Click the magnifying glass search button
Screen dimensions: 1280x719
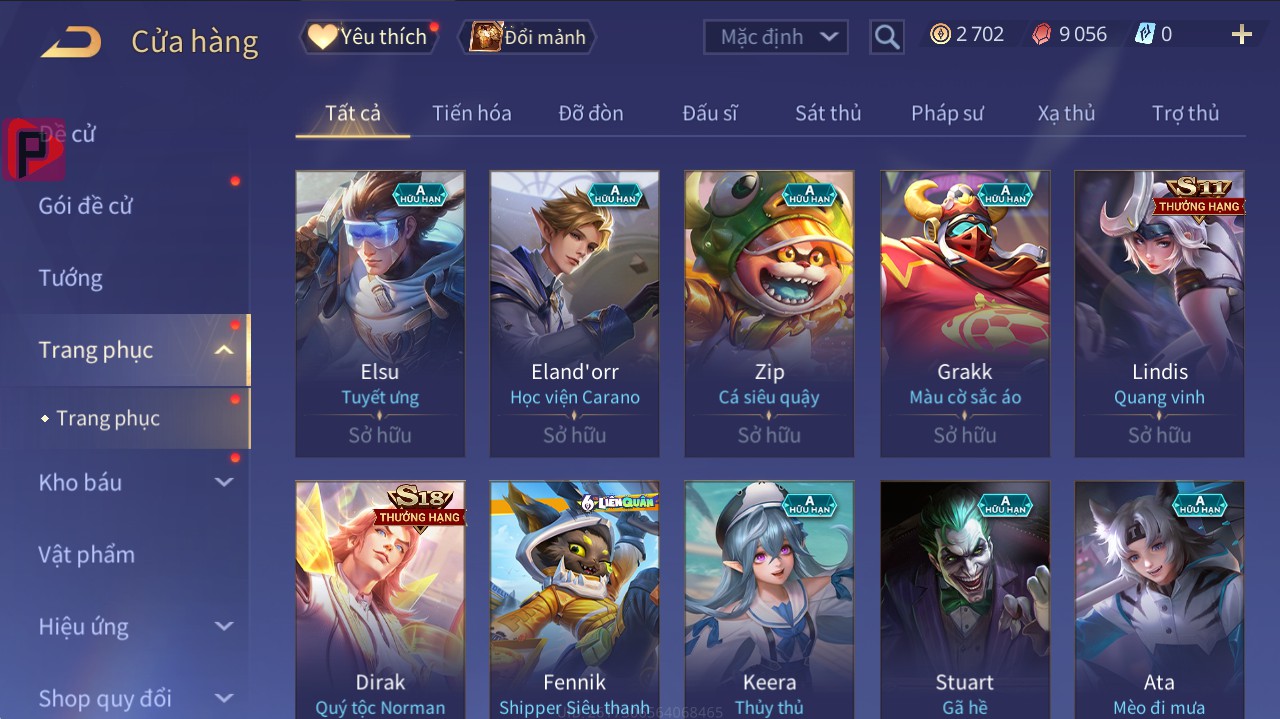point(886,37)
